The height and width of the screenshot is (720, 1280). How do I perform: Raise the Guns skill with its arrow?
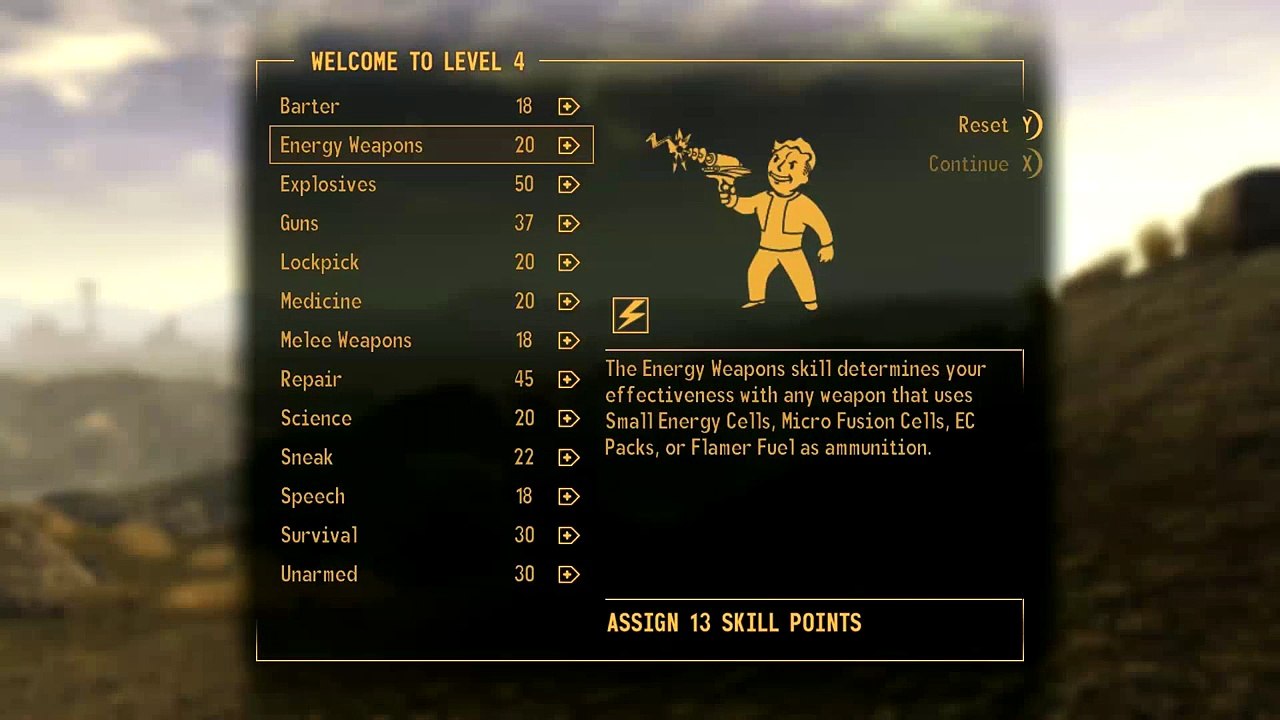569,223
